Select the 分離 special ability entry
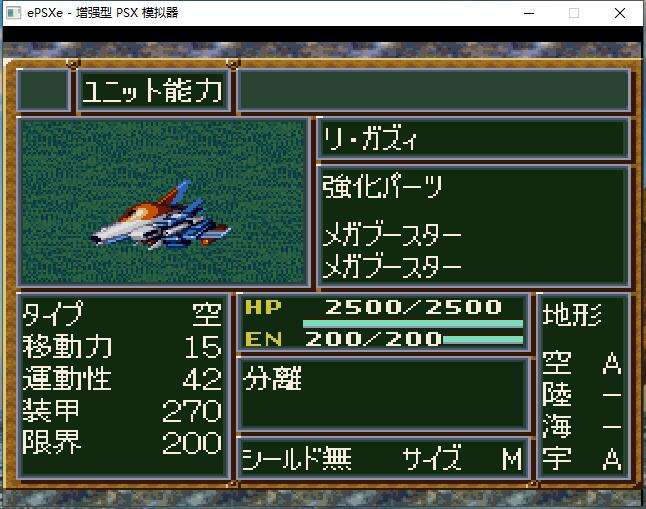The height and width of the screenshot is (509, 646). (273, 380)
